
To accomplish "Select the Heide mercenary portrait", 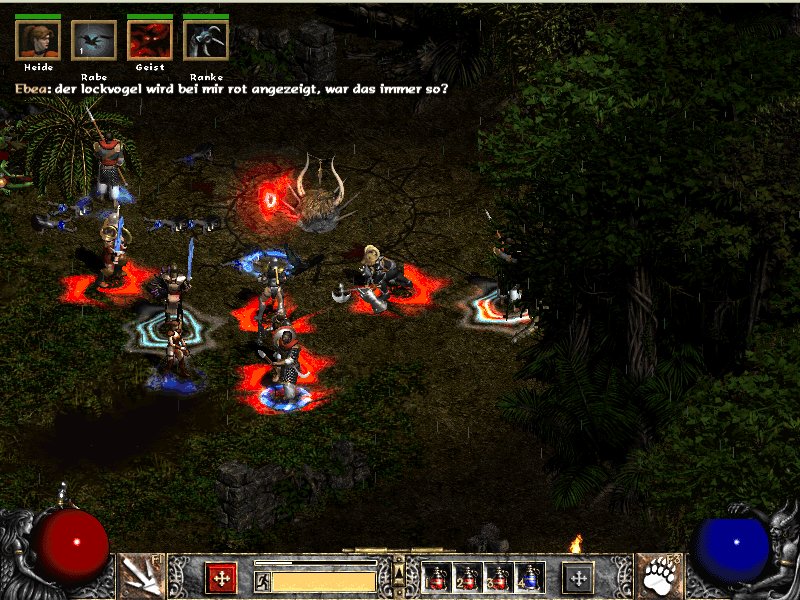I will point(38,40).
